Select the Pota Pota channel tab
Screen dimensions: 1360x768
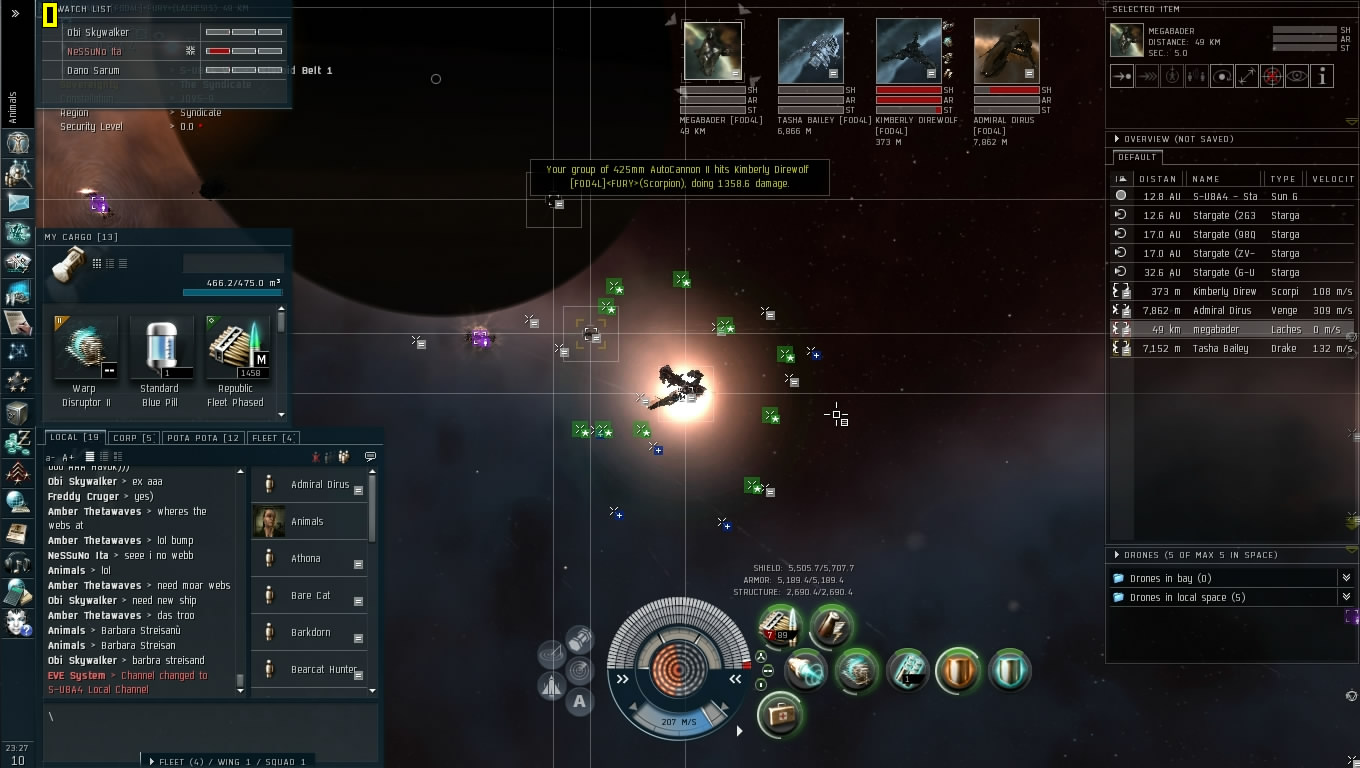click(x=204, y=437)
